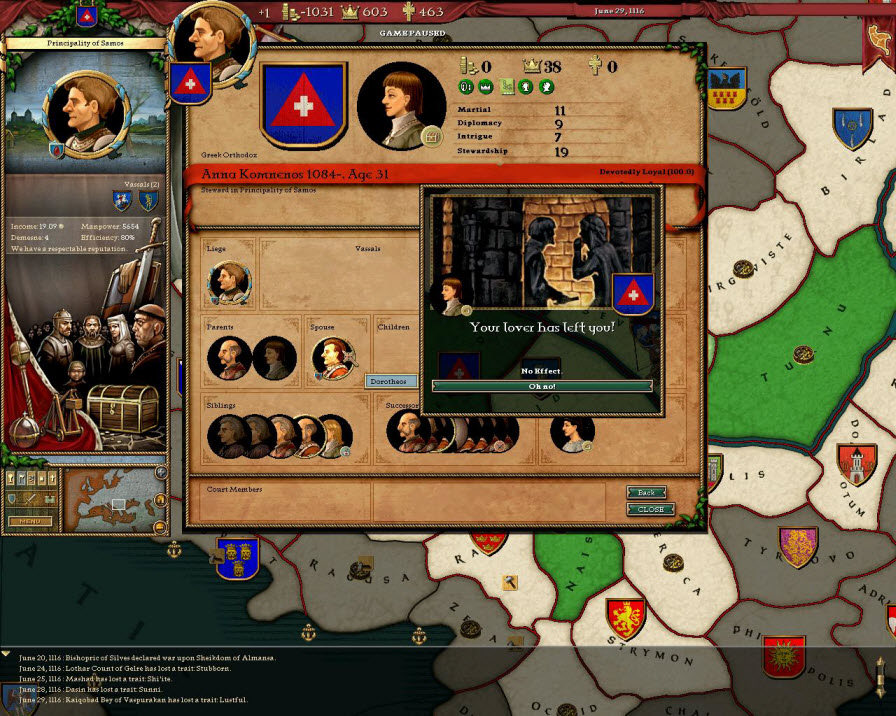The height and width of the screenshot is (716, 896).
Task: Click the treasure chest in the court scene
Action: [x=122, y=407]
